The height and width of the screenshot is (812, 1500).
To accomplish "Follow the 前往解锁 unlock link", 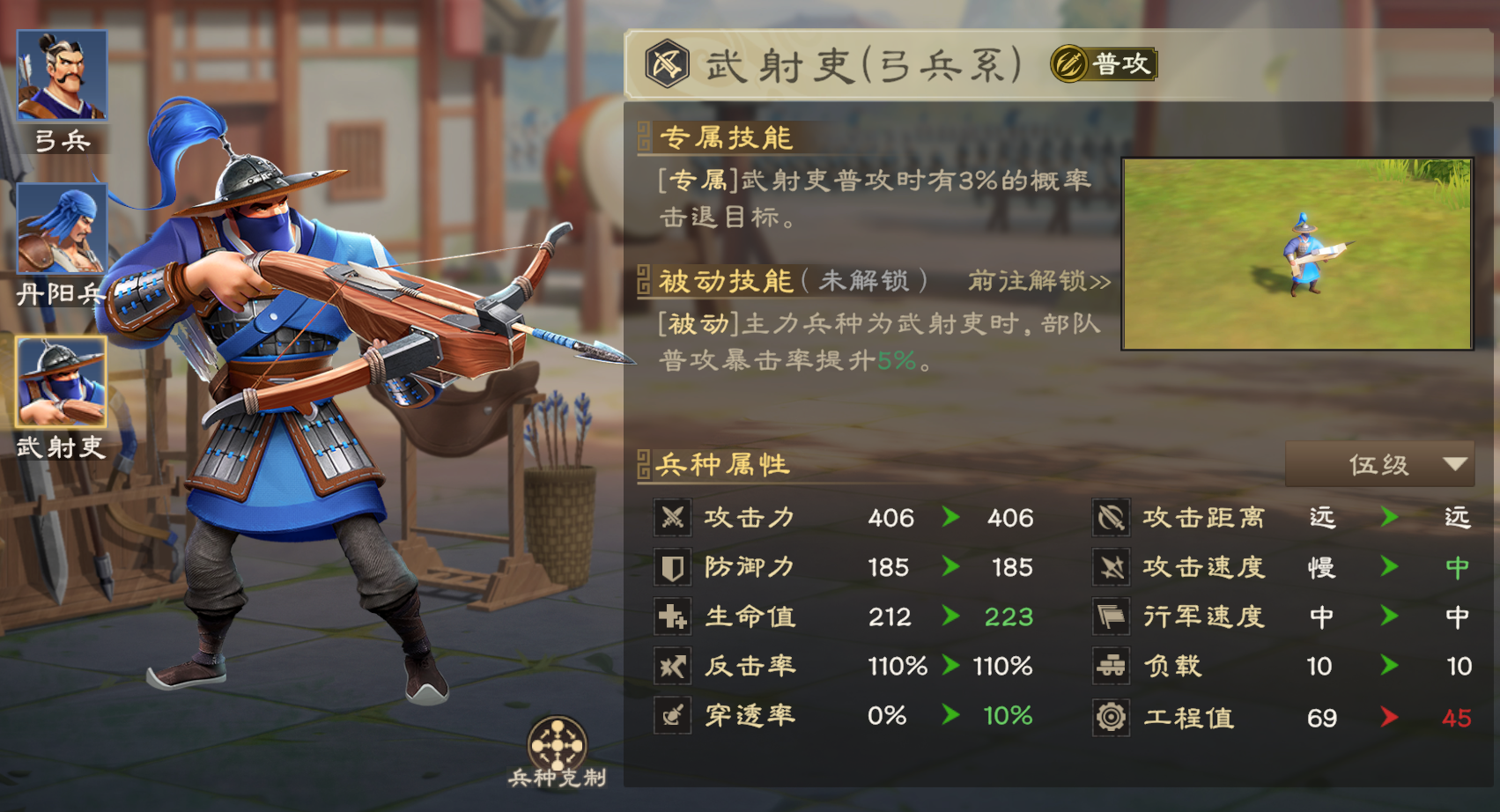I will pos(1038,281).
